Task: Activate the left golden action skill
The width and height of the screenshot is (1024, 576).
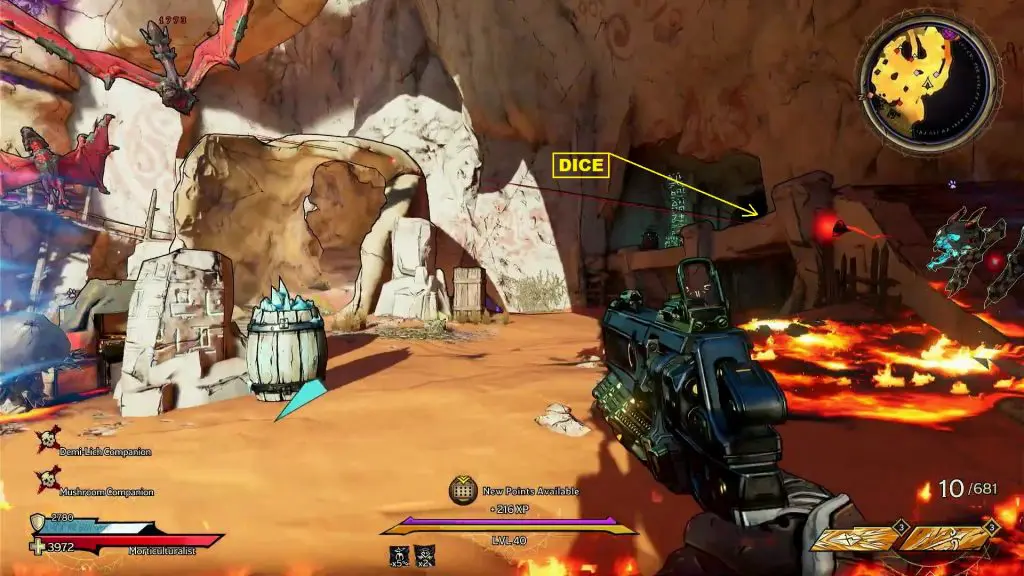Action: [x=853, y=539]
